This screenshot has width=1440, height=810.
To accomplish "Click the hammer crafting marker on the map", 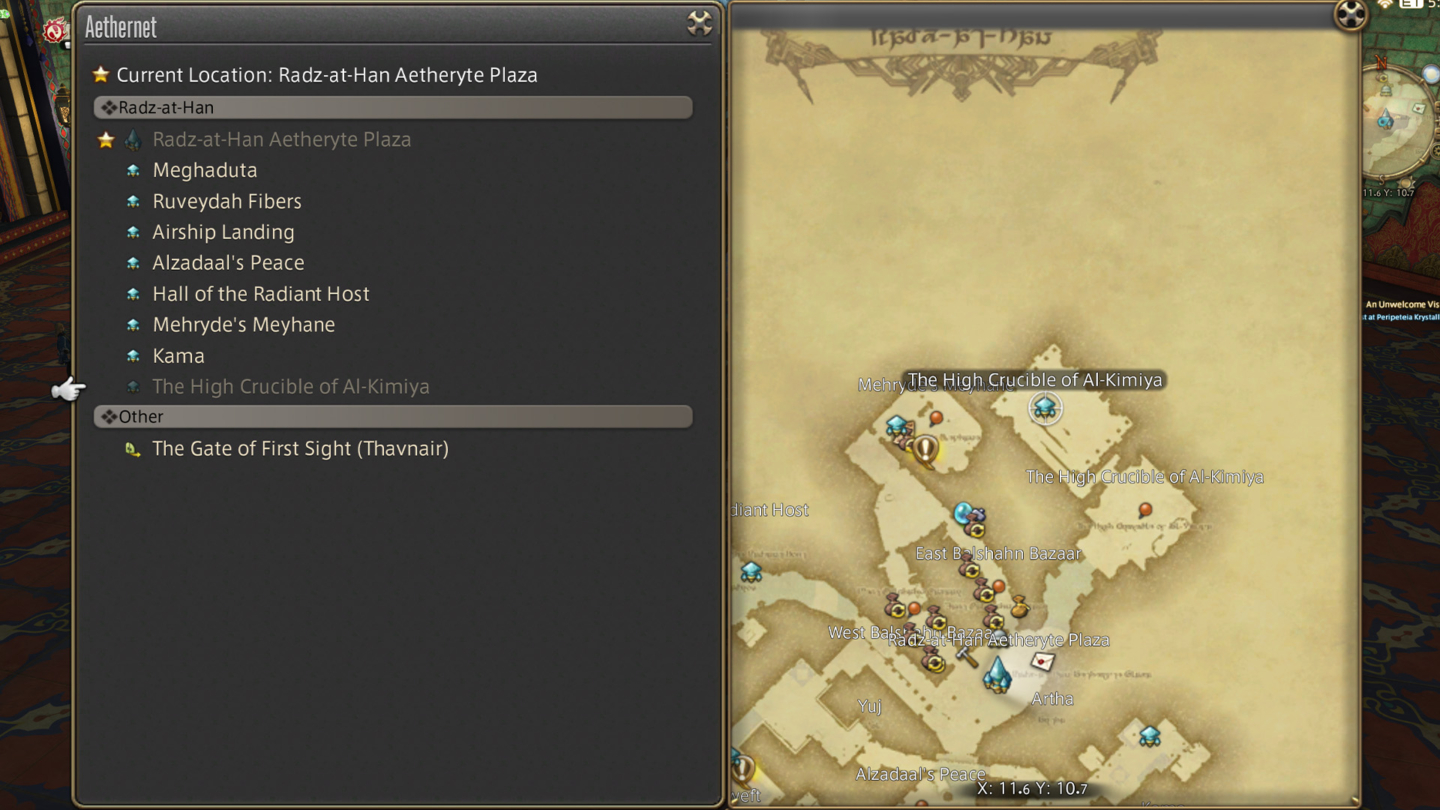I will click(x=965, y=659).
